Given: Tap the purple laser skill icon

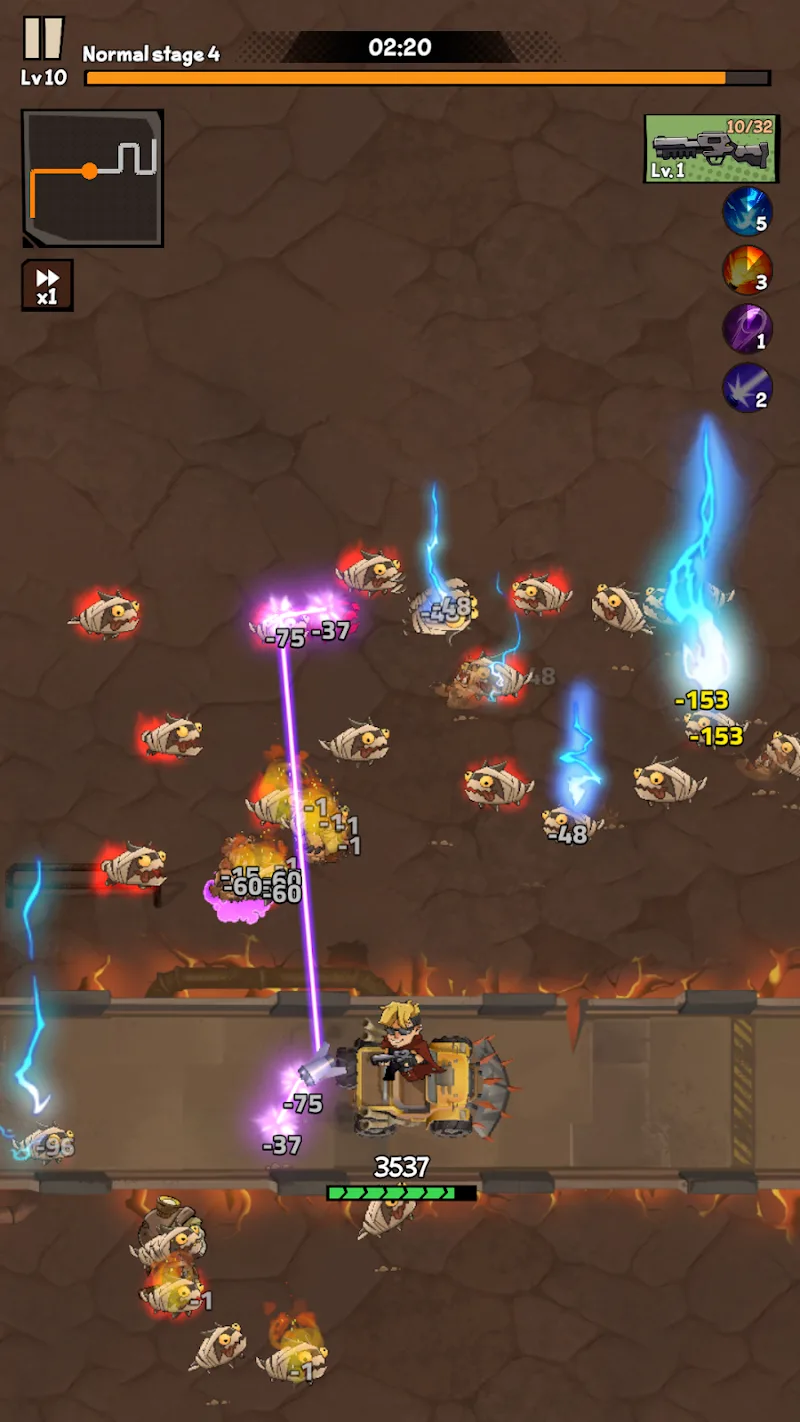Looking at the screenshot, I should [x=747, y=329].
